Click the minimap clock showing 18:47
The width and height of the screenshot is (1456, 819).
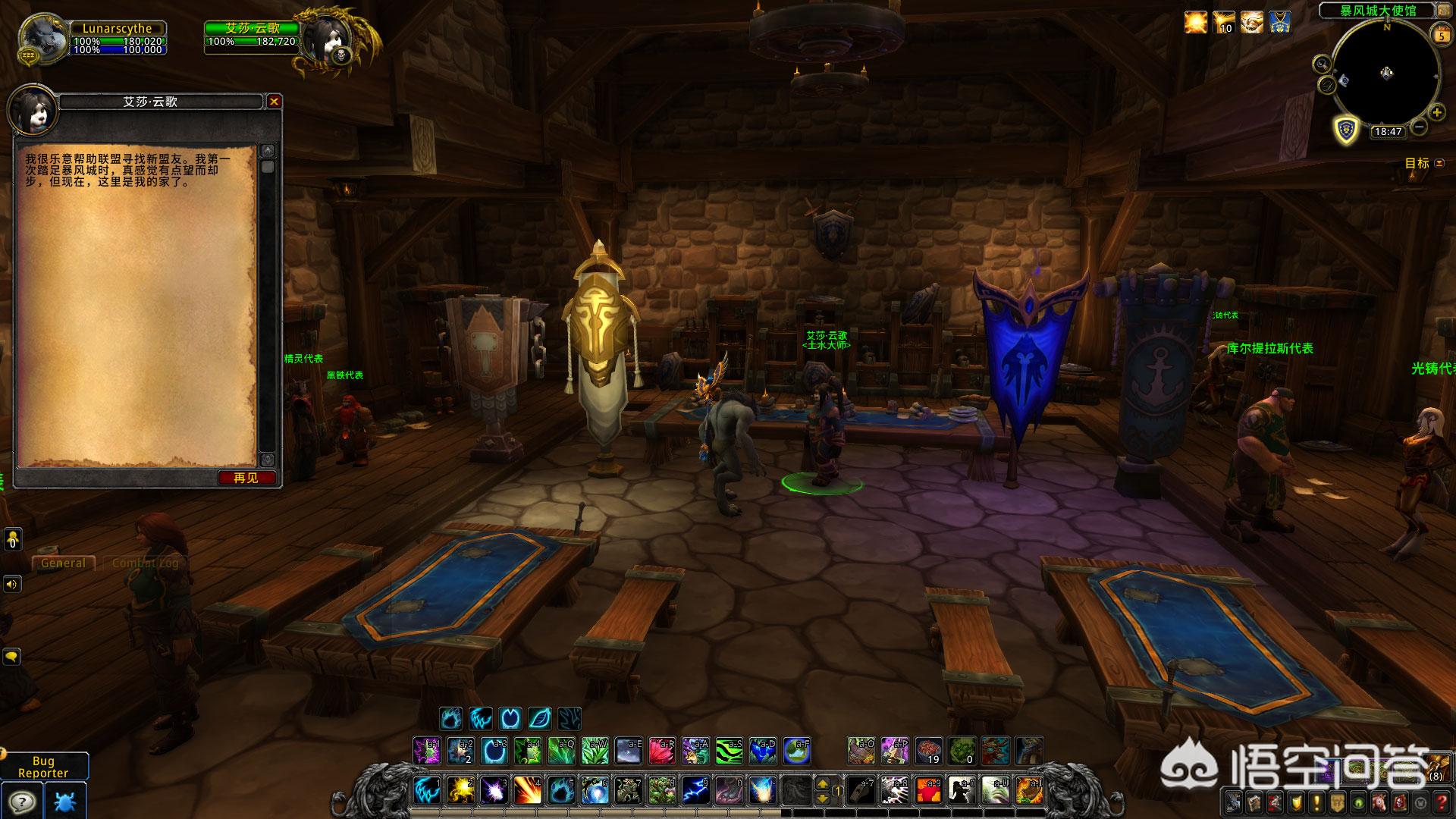click(x=1387, y=131)
